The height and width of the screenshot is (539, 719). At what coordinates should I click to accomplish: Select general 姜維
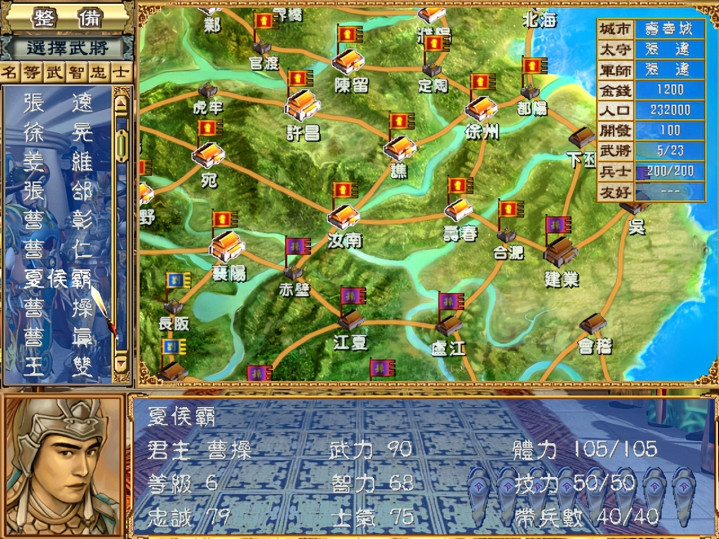pyautogui.click(x=56, y=160)
